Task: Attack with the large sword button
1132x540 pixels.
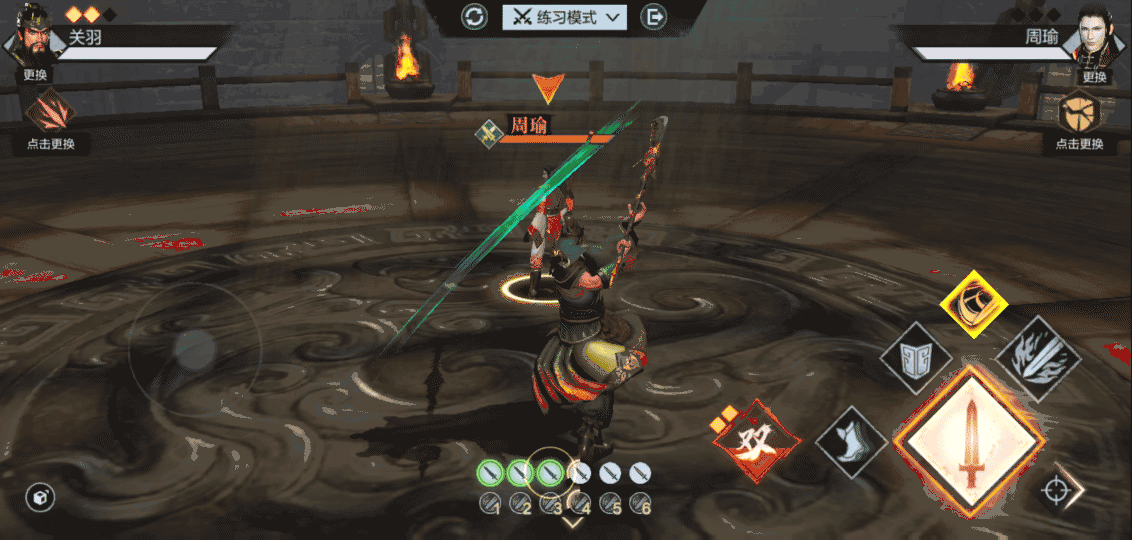Action: (972, 441)
